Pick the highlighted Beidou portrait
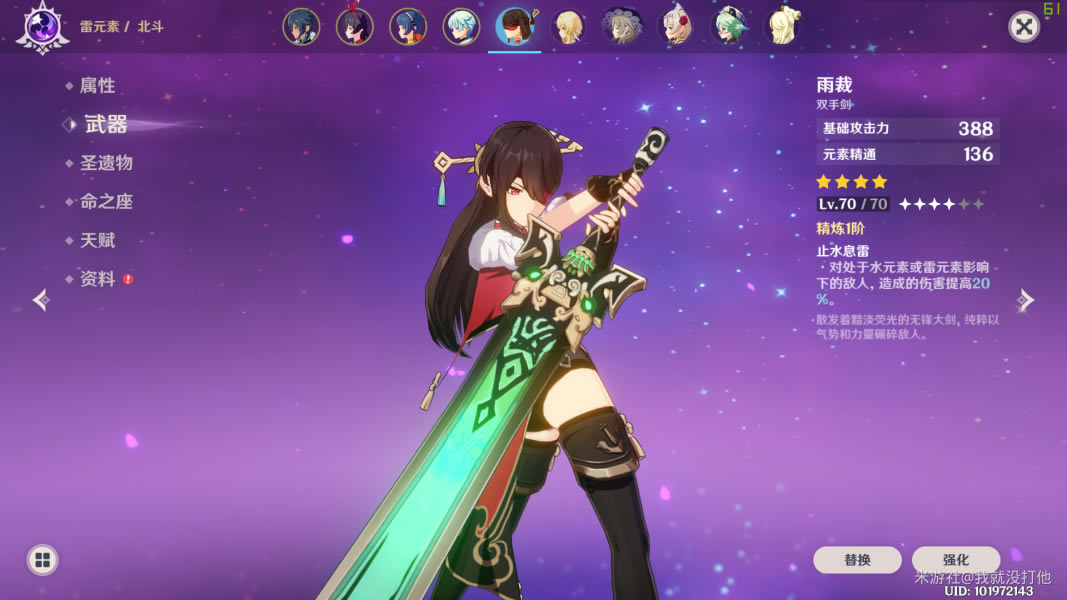Screen dimensions: 1067x600 515,26
